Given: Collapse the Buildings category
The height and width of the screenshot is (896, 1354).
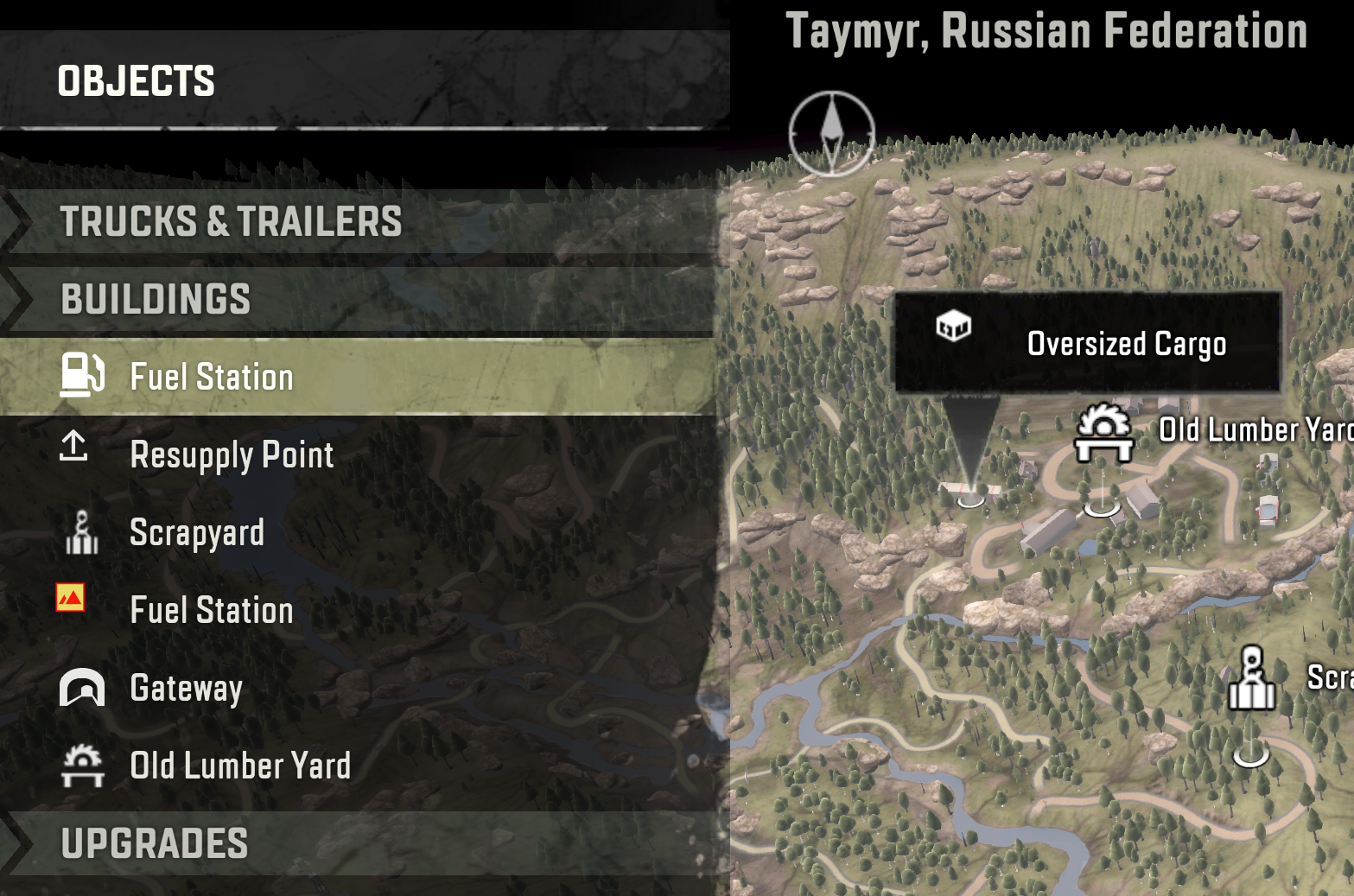Looking at the screenshot, I should (x=156, y=300).
